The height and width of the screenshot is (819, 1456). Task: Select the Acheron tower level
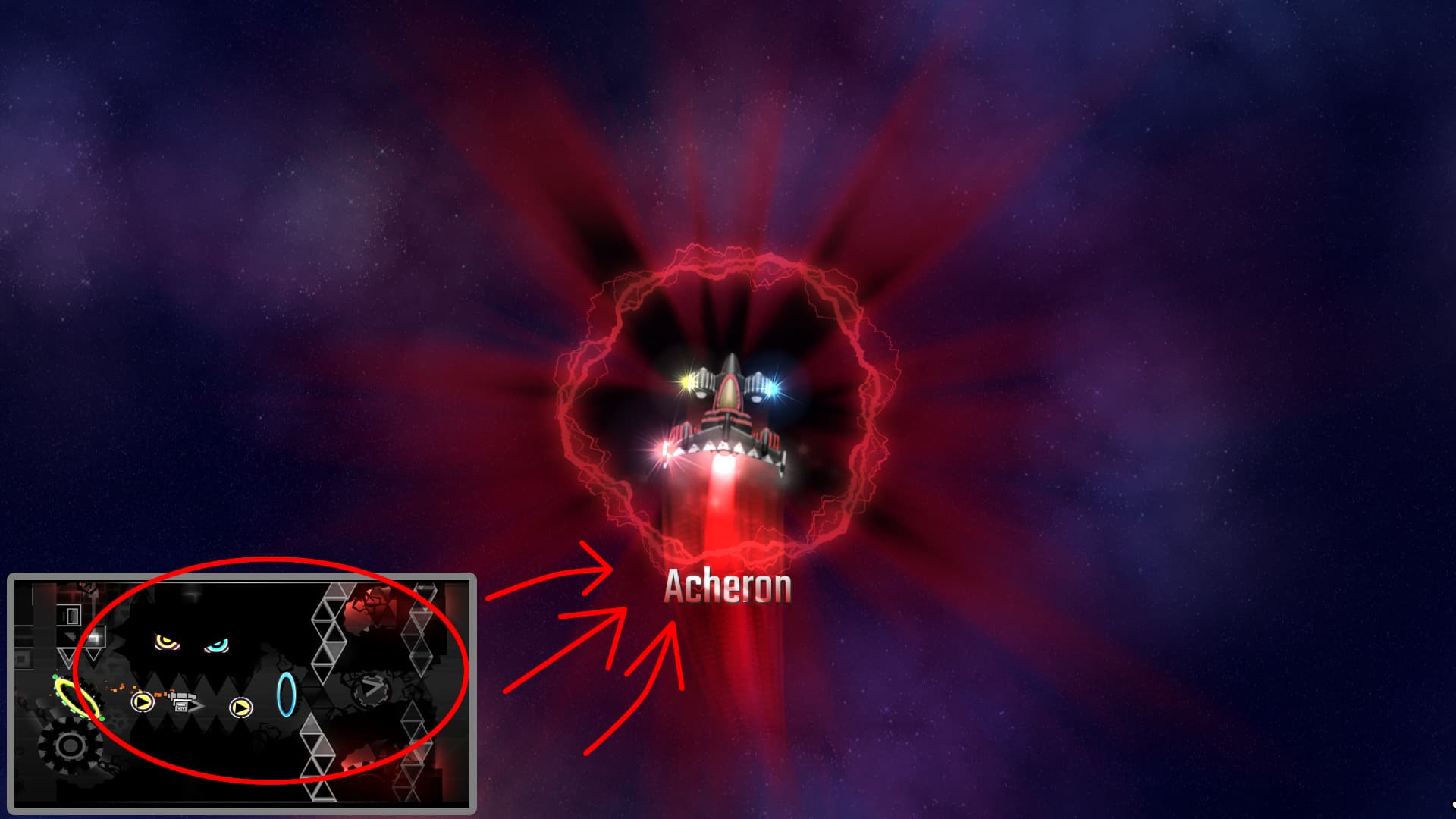click(727, 425)
